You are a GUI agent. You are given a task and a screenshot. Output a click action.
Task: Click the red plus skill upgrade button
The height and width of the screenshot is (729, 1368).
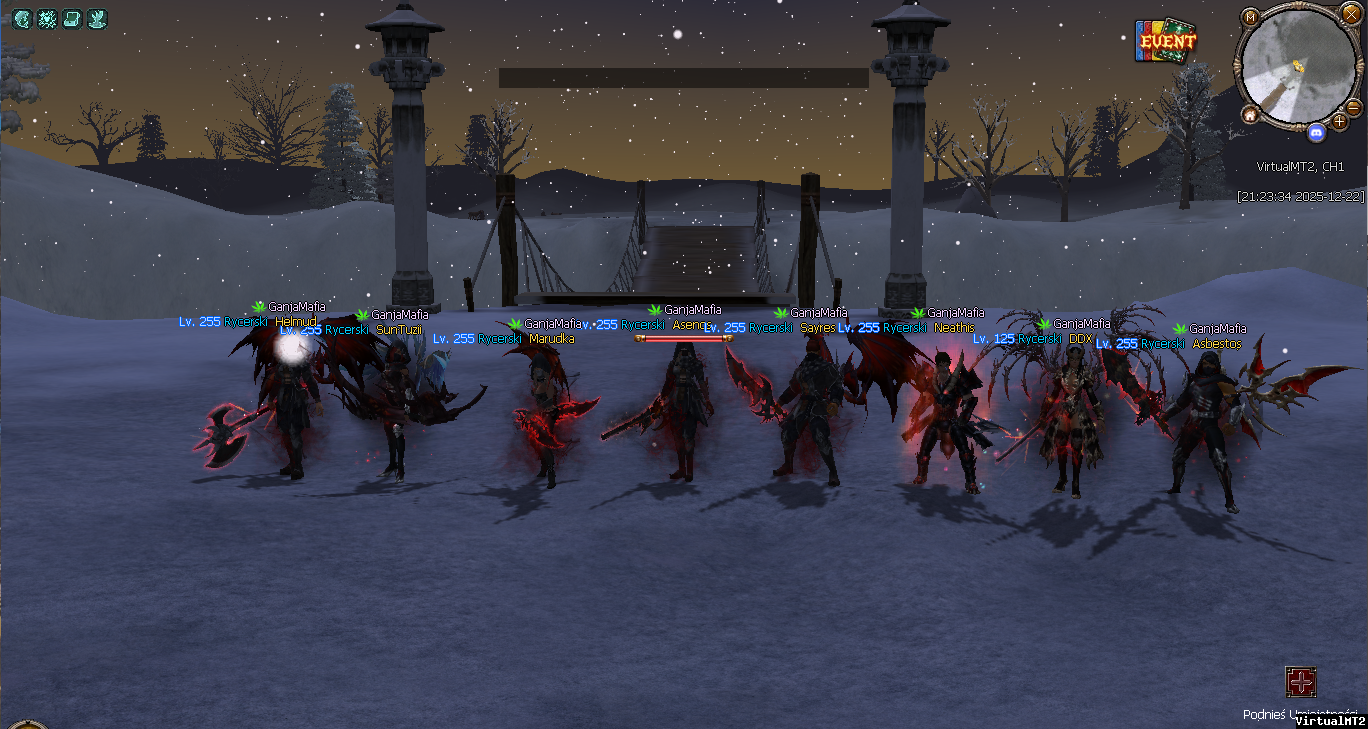(1300, 682)
